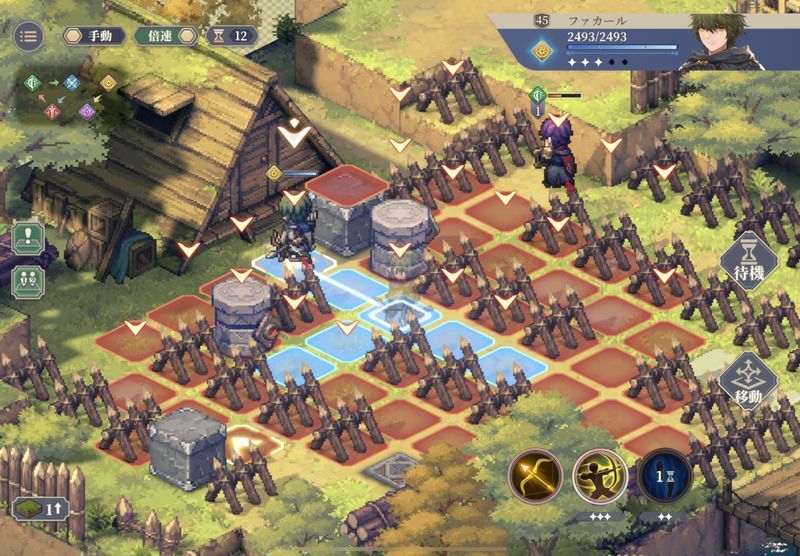Choose the 移動 move command
Viewport: 800px width, 556px height.
(748, 381)
